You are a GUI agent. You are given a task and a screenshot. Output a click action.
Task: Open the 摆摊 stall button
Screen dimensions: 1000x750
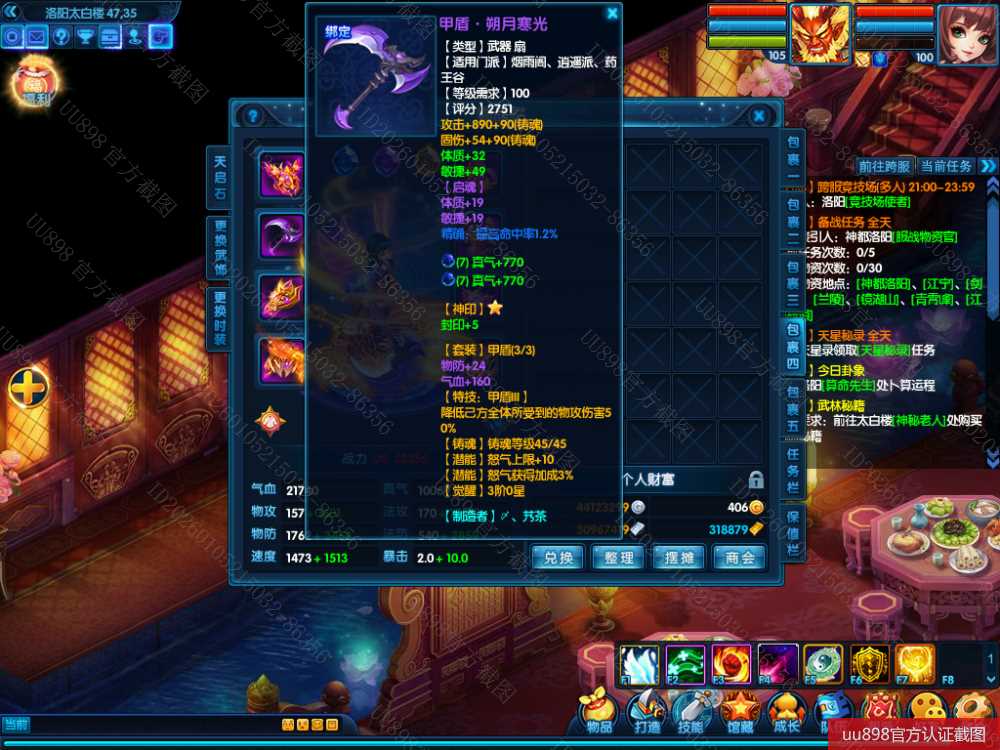pos(679,557)
